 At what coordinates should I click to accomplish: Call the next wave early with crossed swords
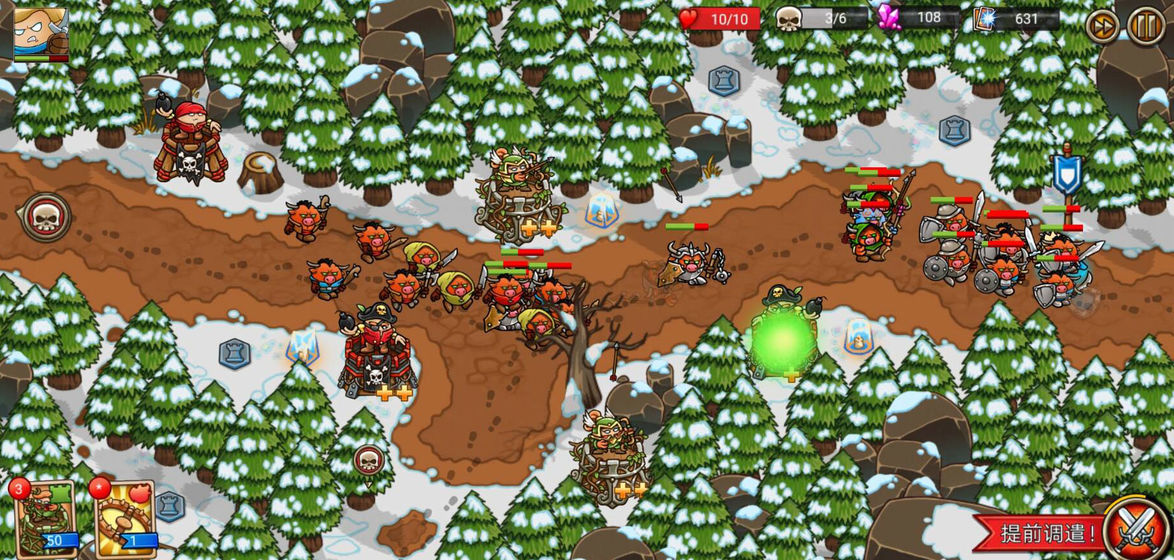pos(1136,526)
